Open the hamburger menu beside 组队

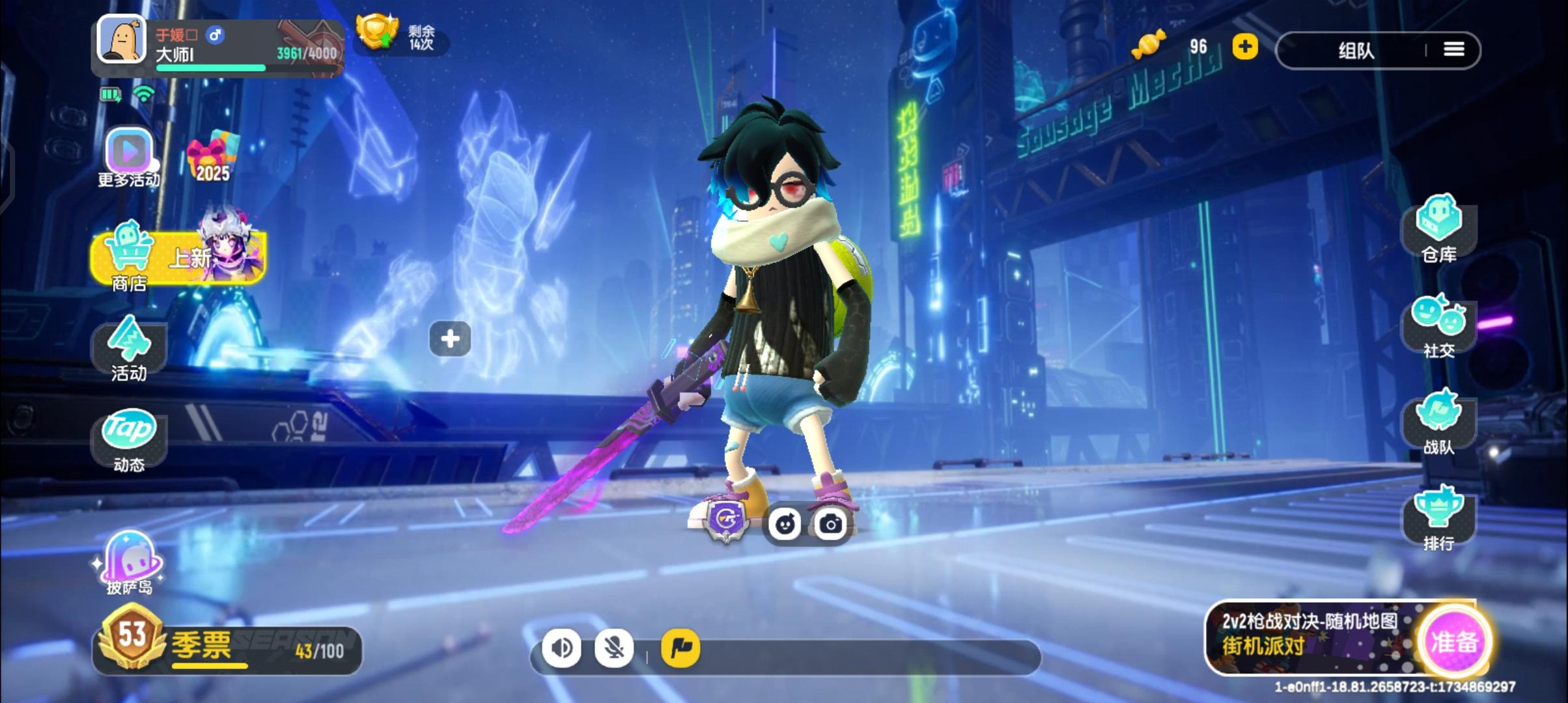[1453, 49]
